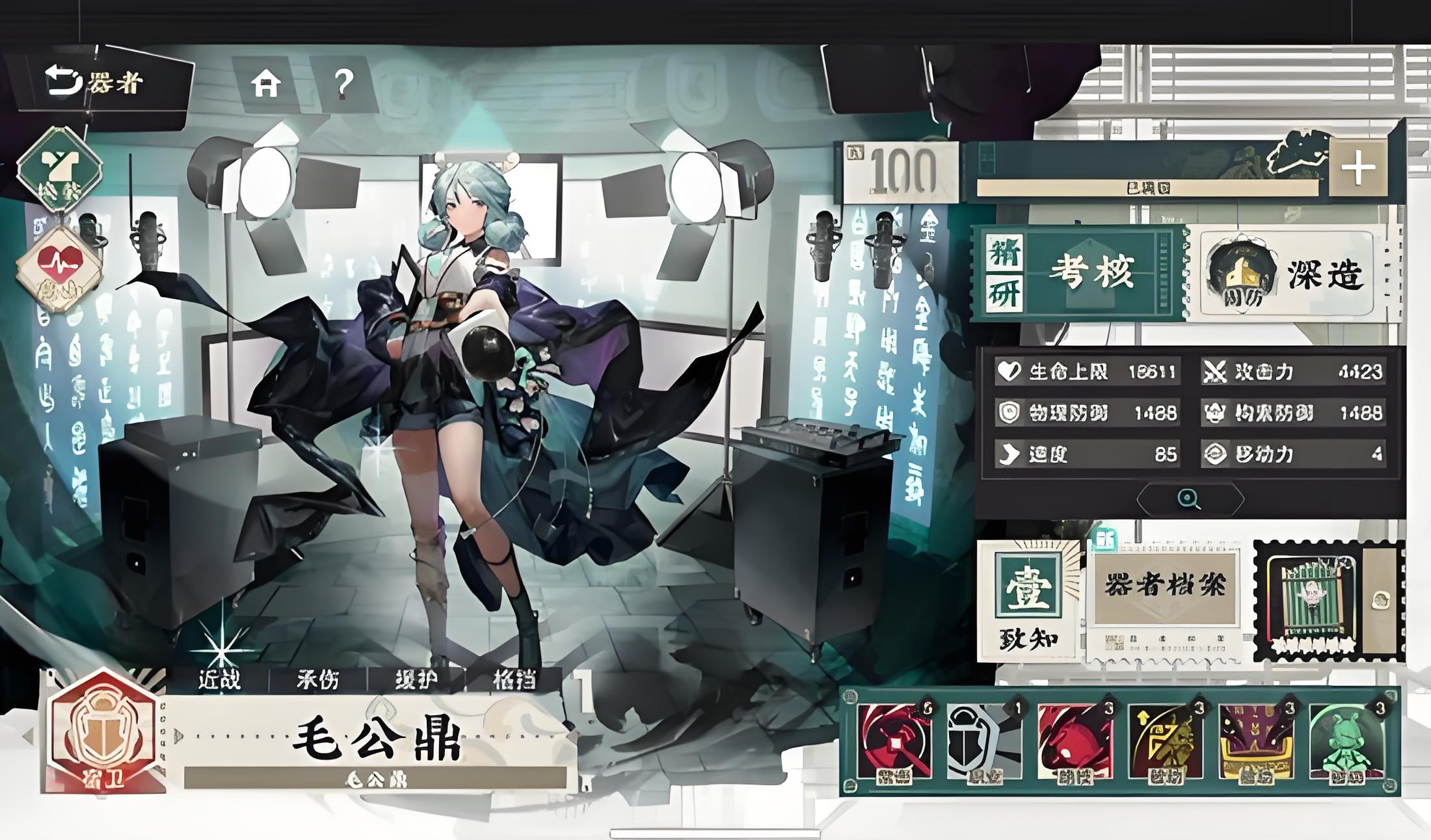Return to the home screen
This screenshot has height=840, width=1431.
[266, 84]
